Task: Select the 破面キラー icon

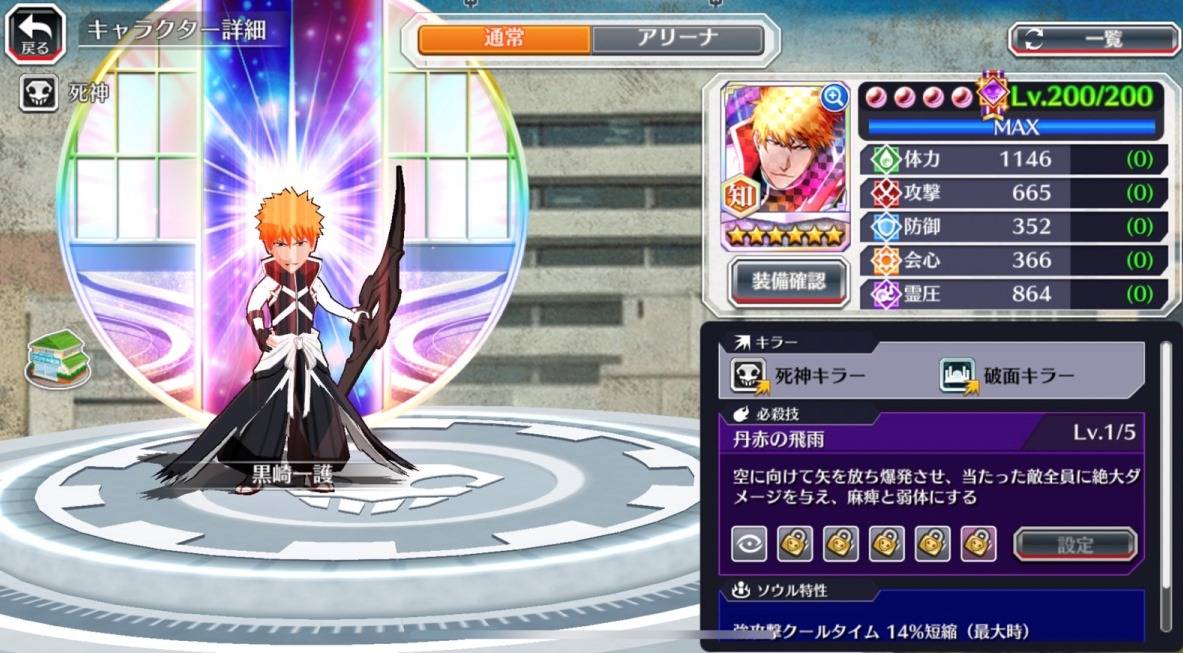Action: pyautogui.click(x=957, y=376)
